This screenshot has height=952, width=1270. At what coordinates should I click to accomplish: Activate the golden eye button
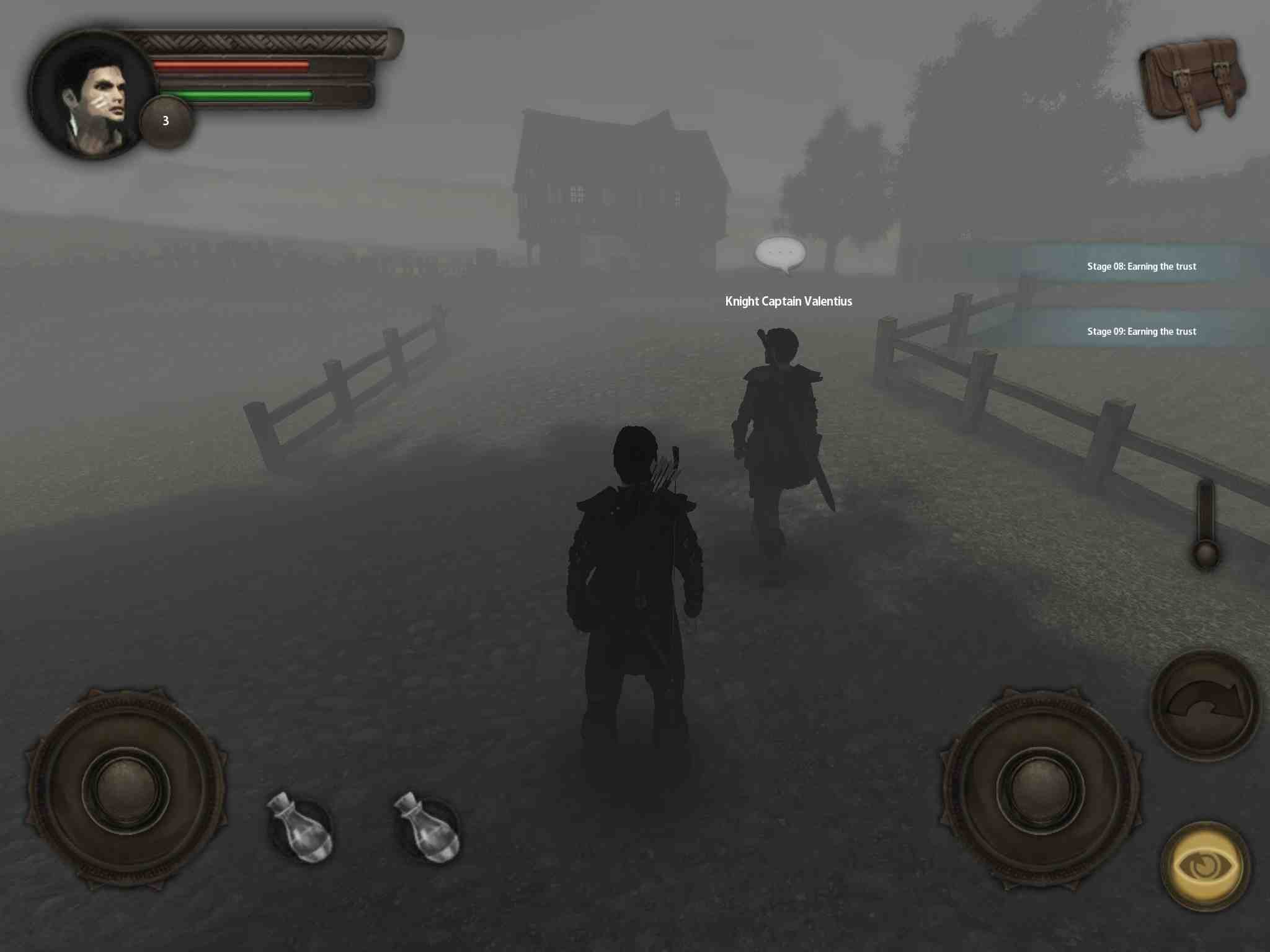[1205, 865]
